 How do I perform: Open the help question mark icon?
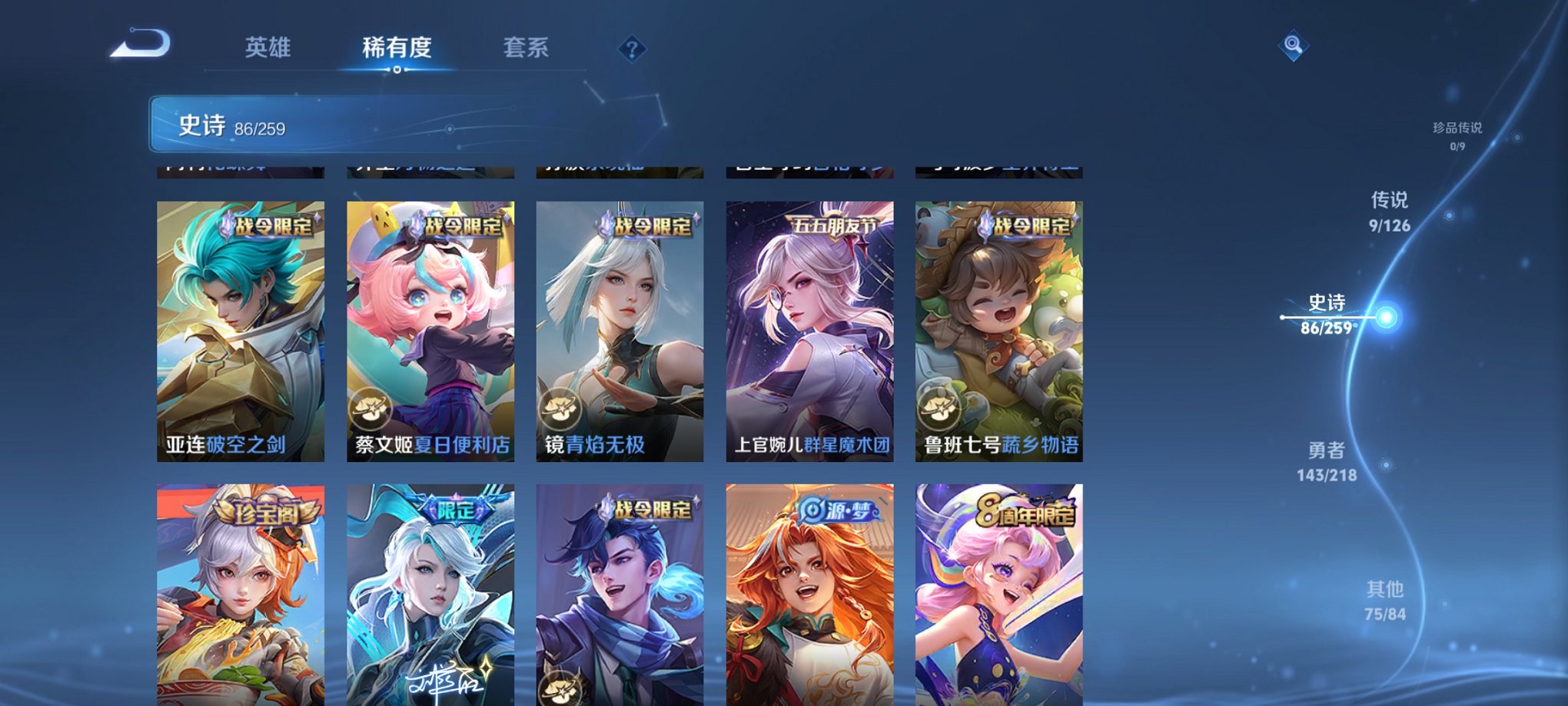(x=632, y=50)
